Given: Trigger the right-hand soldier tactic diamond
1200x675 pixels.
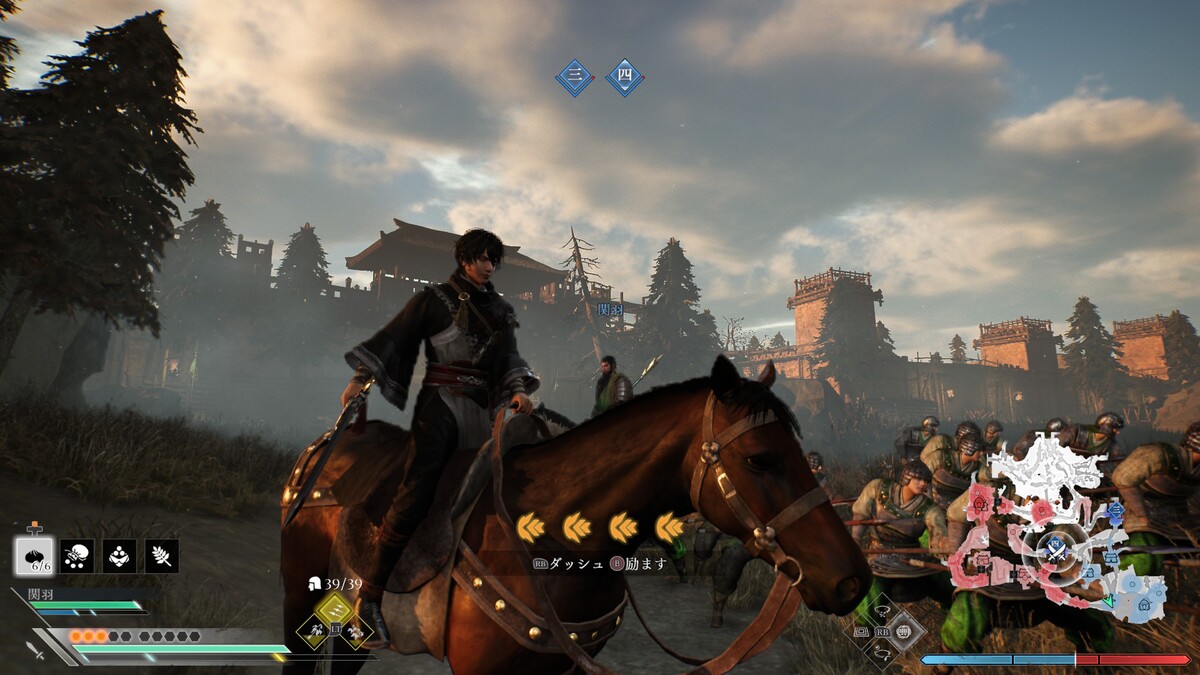Looking at the screenshot, I should pyautogui.click(x=356, y=630).
